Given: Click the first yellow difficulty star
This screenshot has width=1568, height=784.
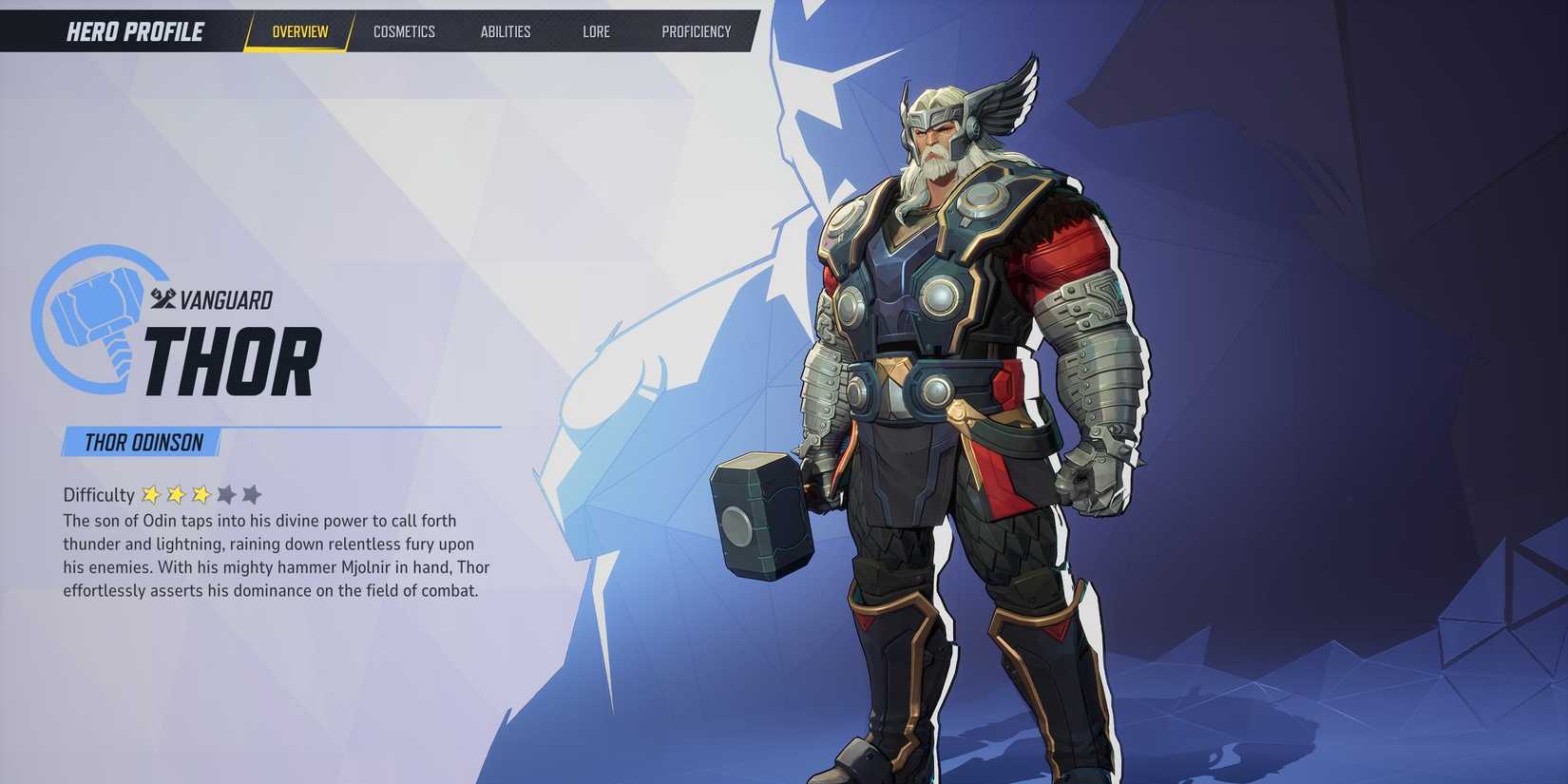Looking at the screenshot, I should coord(152,493).
